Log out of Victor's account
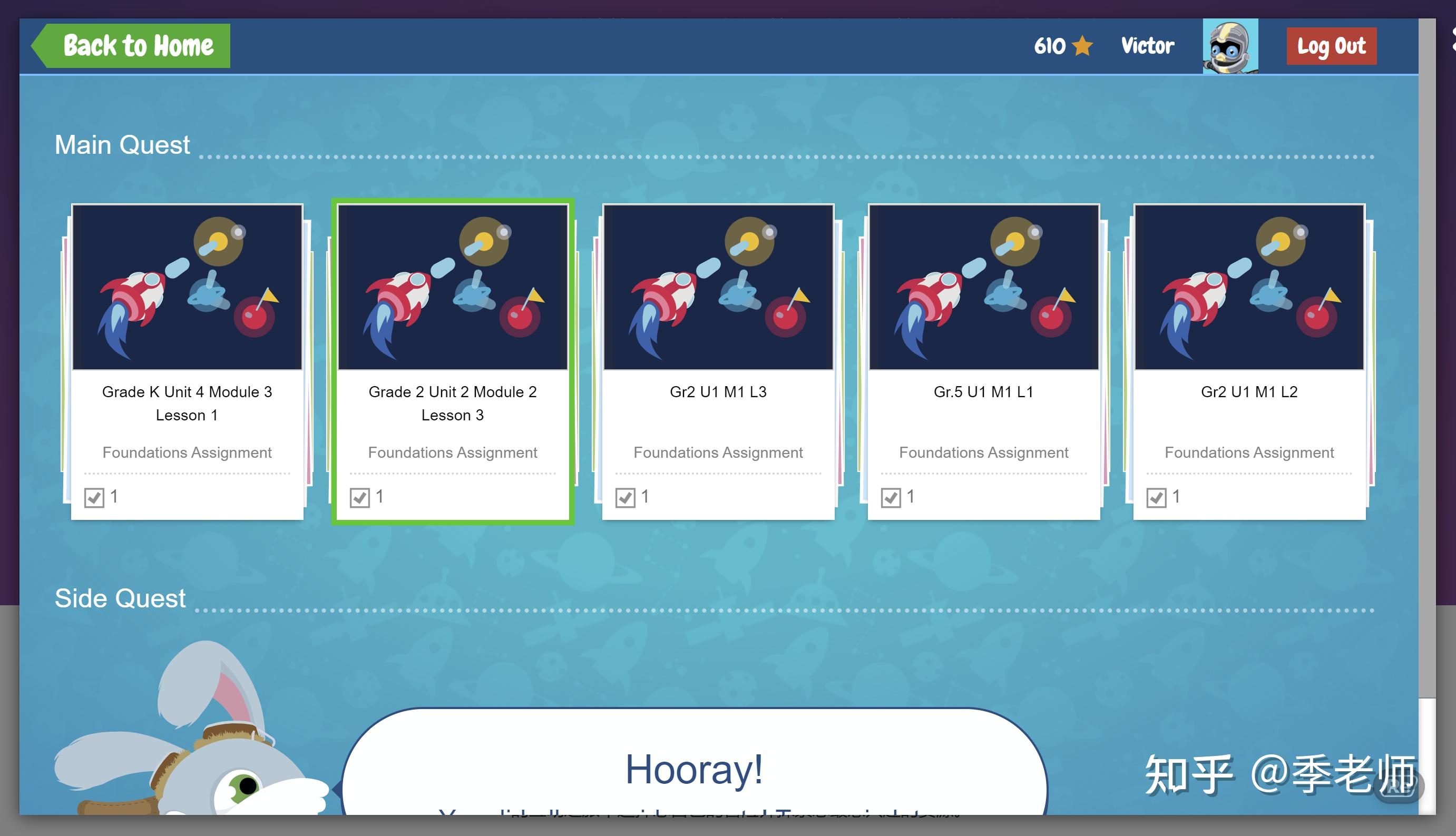The height and width of the screenshot is (836, 1456). coord(1331,46)
